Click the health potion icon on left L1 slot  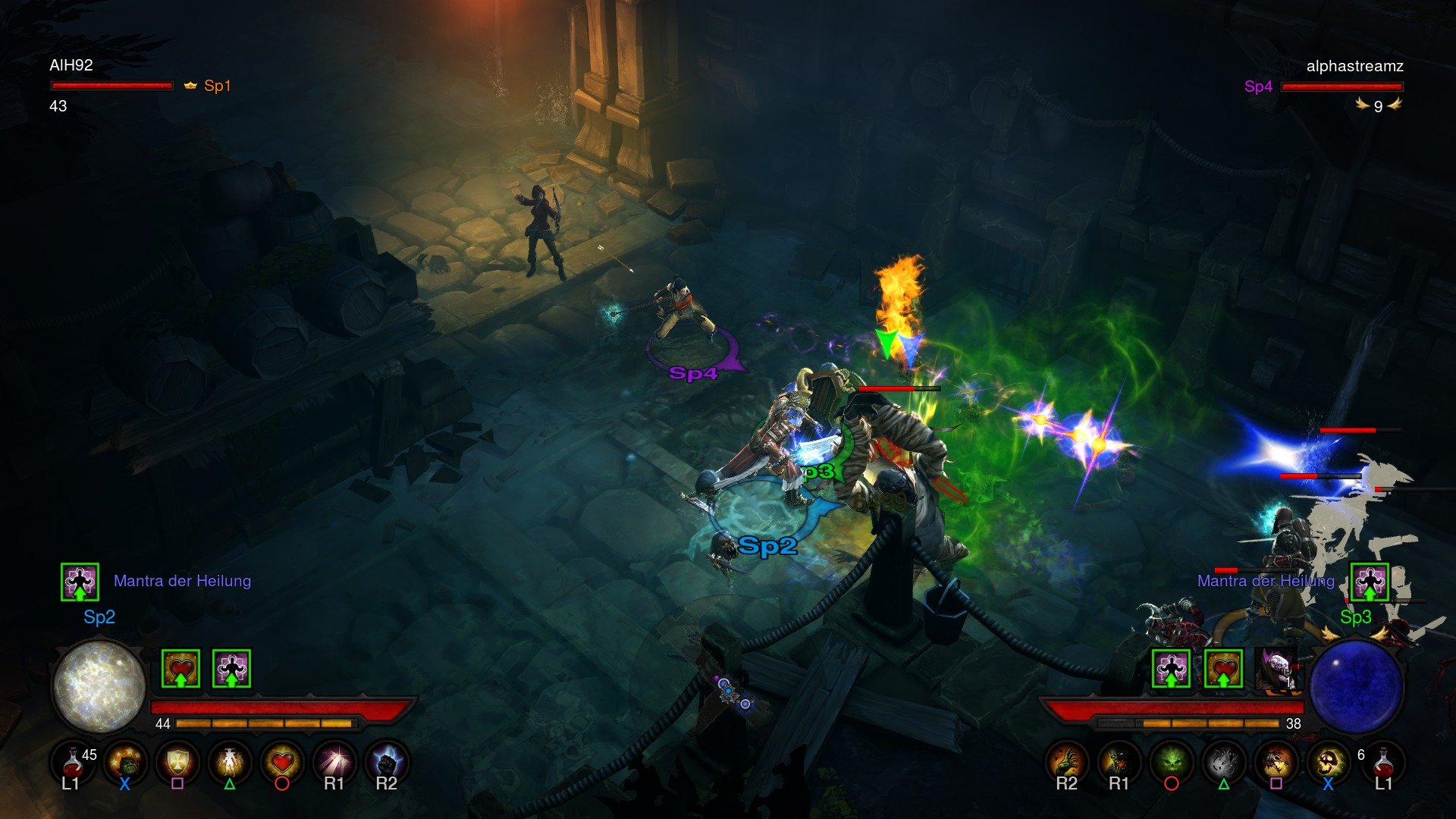pos(72,762)
